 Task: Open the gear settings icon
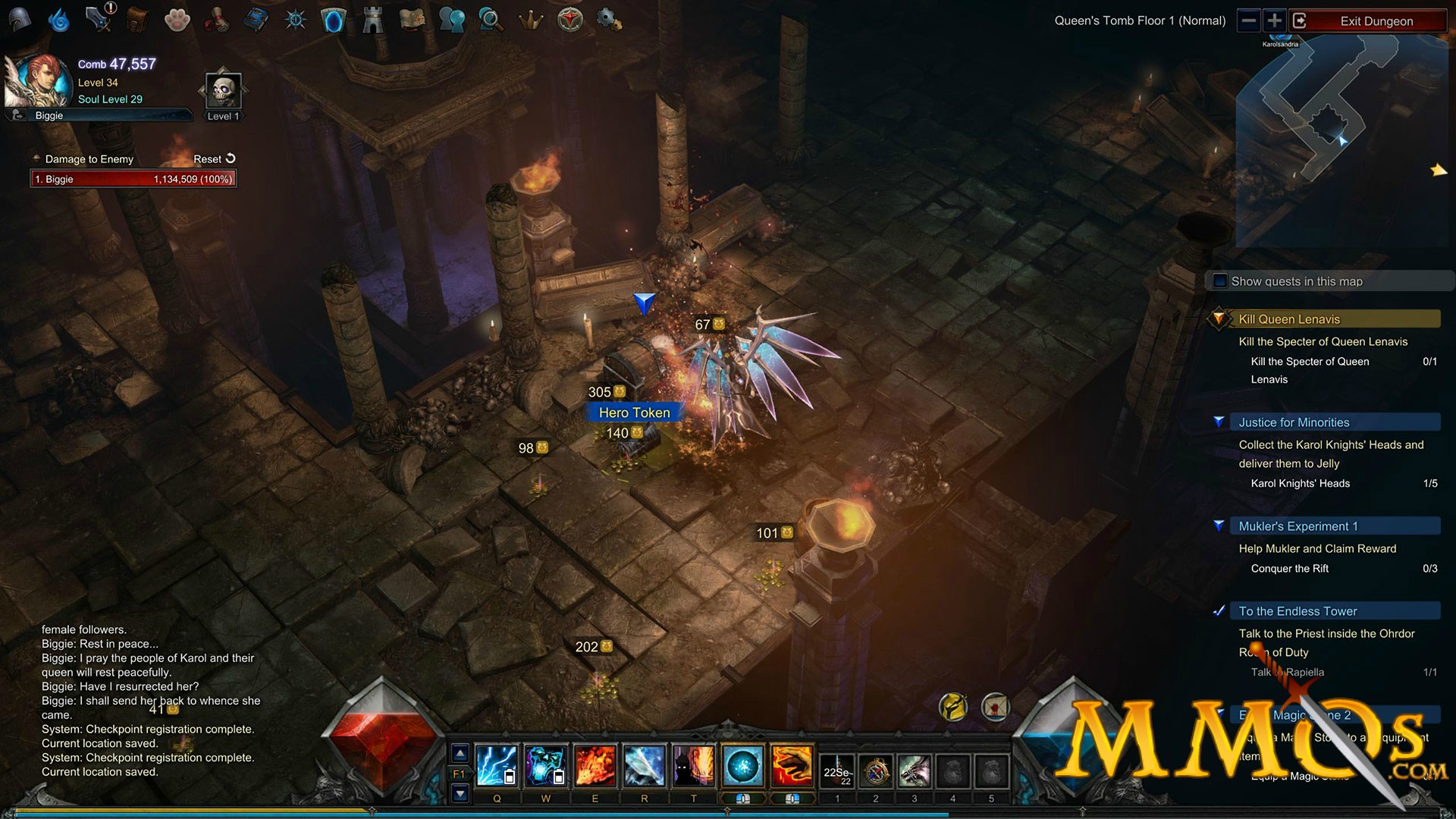[x=609, y=20]
